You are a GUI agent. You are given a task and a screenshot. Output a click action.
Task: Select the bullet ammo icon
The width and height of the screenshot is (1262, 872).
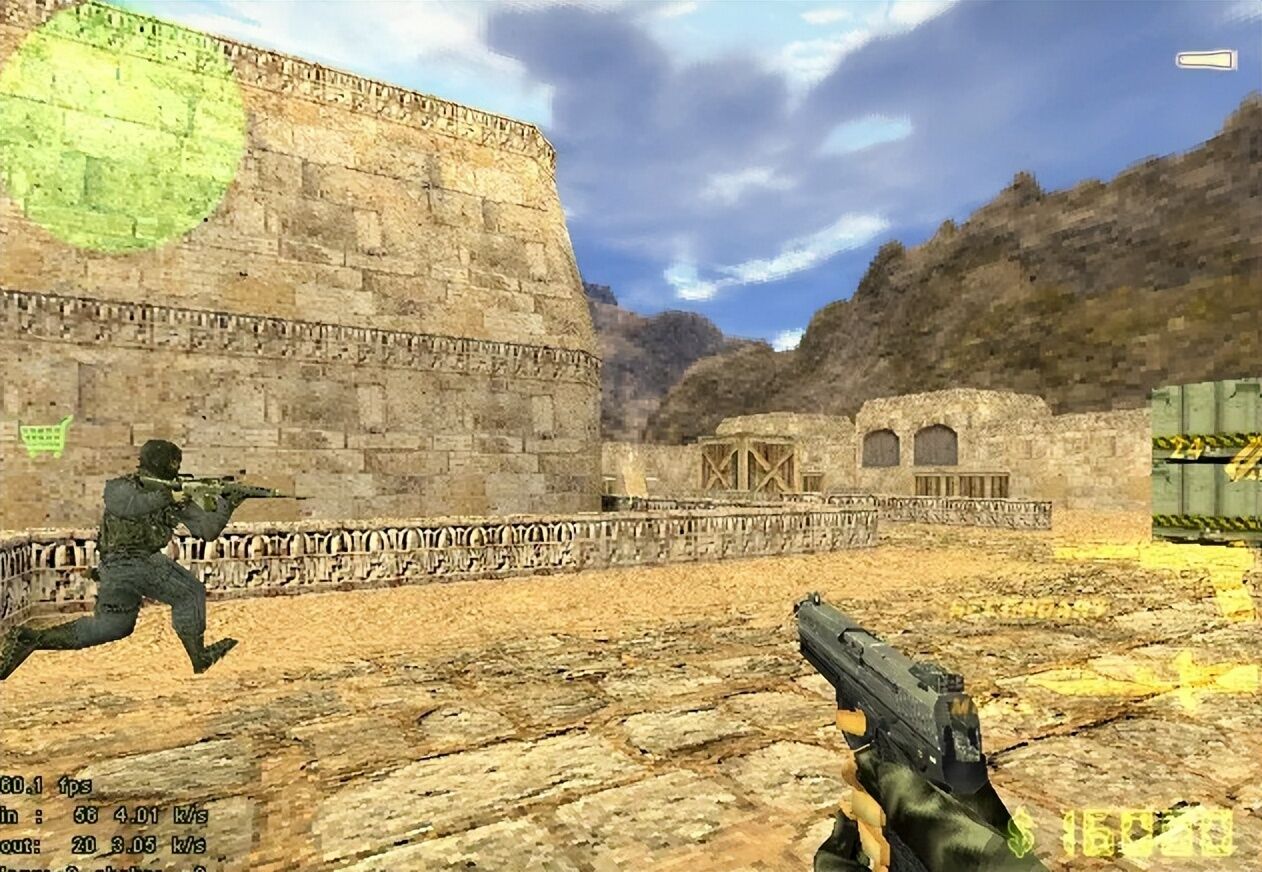click(x=1206, y=60)
